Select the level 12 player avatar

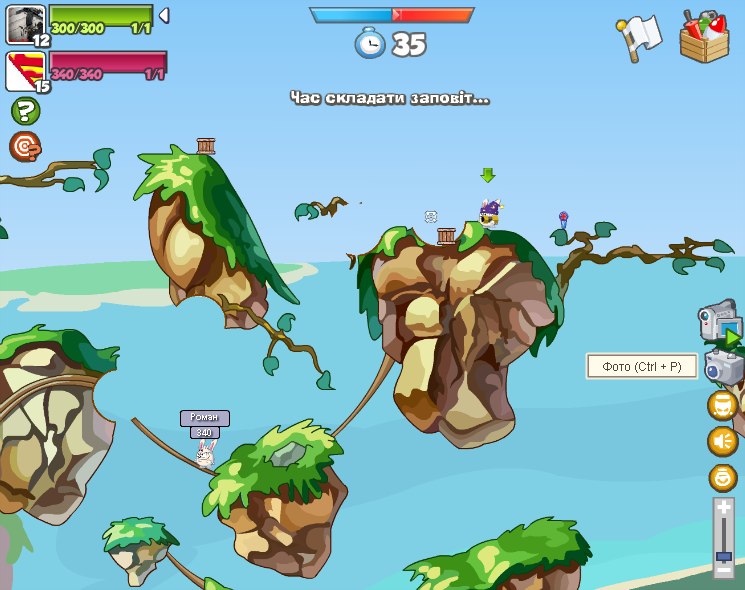coord(24,24)
